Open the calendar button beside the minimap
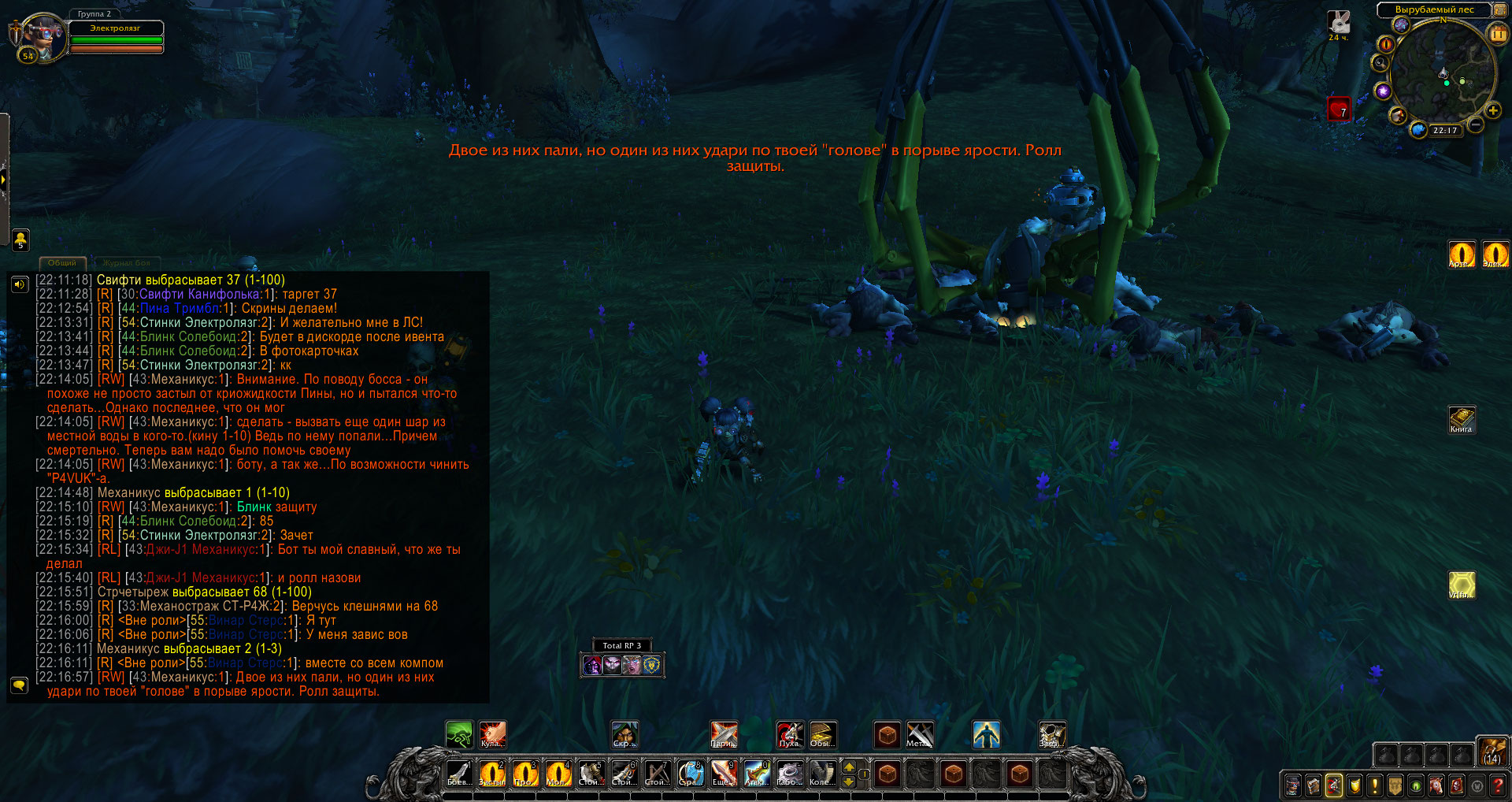The height and width of the screenshot is (802, 1512). (1497, 34)
